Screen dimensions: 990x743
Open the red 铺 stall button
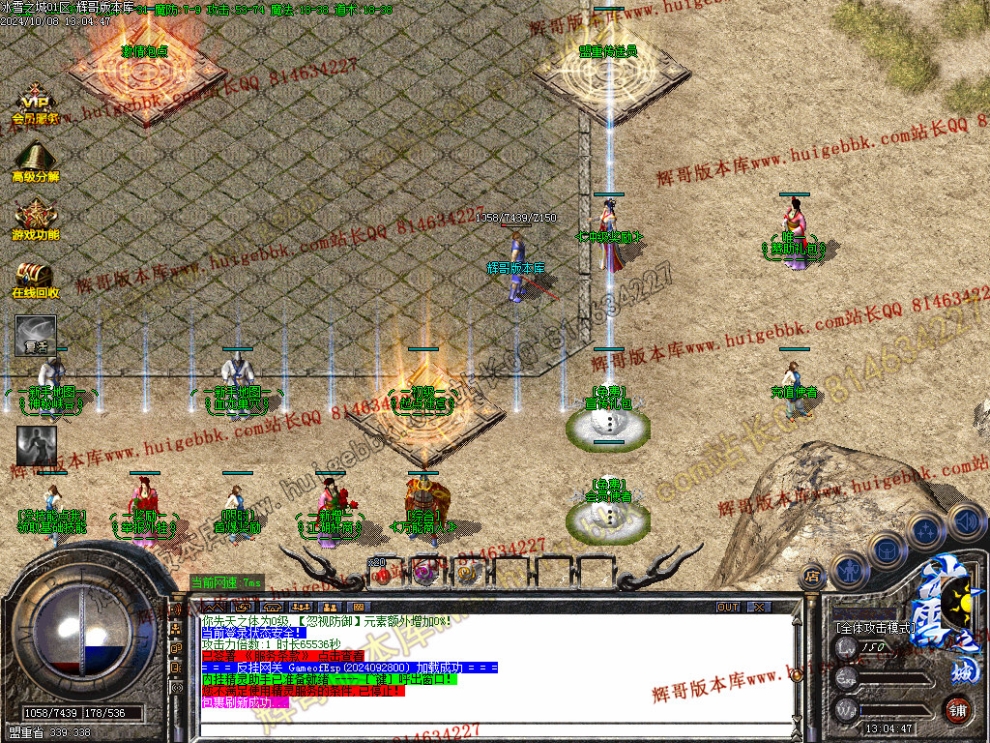click(957, 711)
